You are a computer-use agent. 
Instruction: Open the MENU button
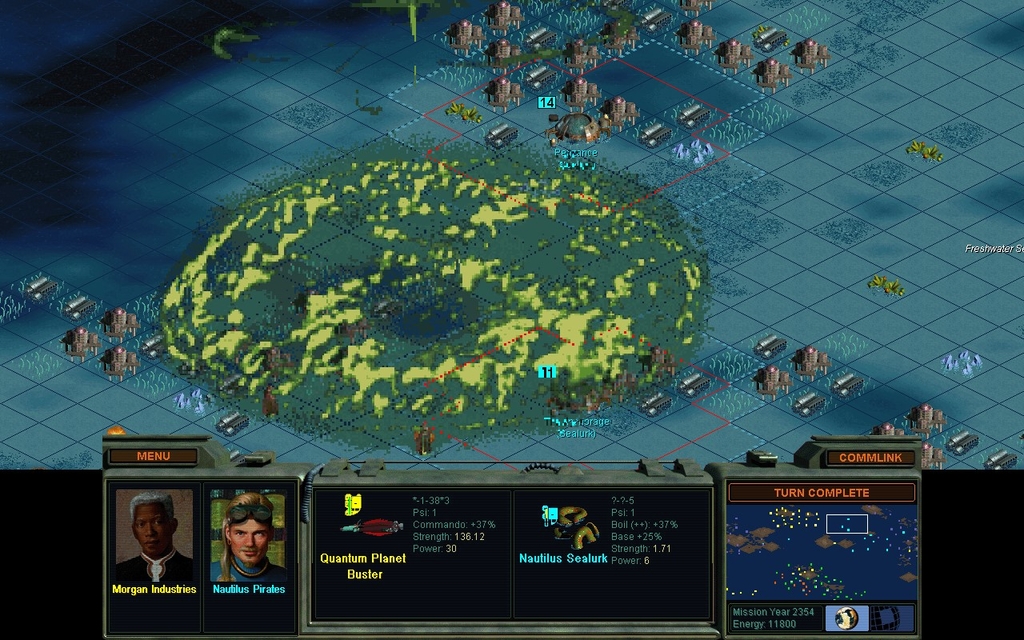click(x=153, y=456)
